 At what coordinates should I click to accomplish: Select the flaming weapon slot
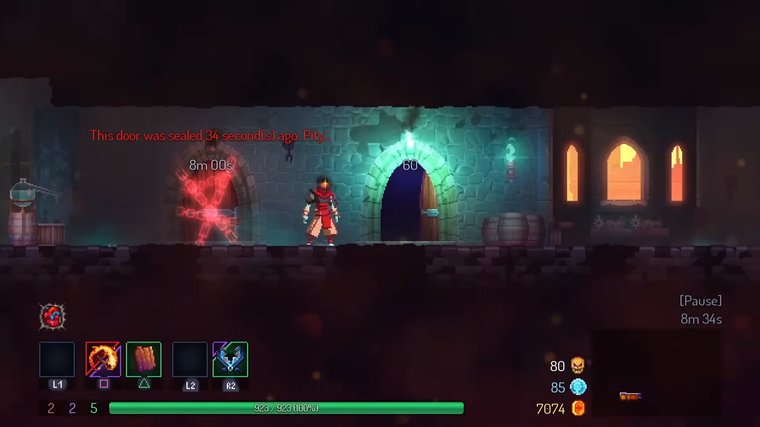click(x=102, y=359)
